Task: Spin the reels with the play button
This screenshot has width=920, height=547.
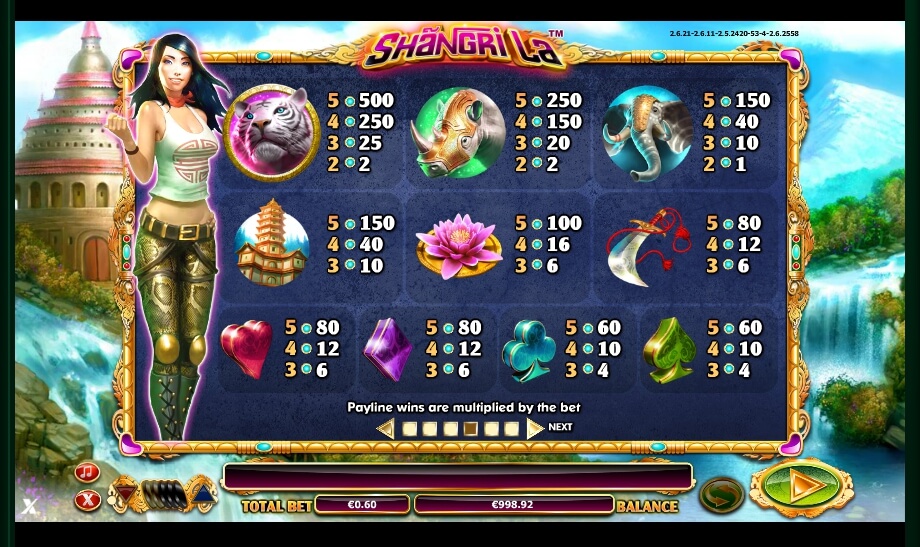Action: [801, 488]
